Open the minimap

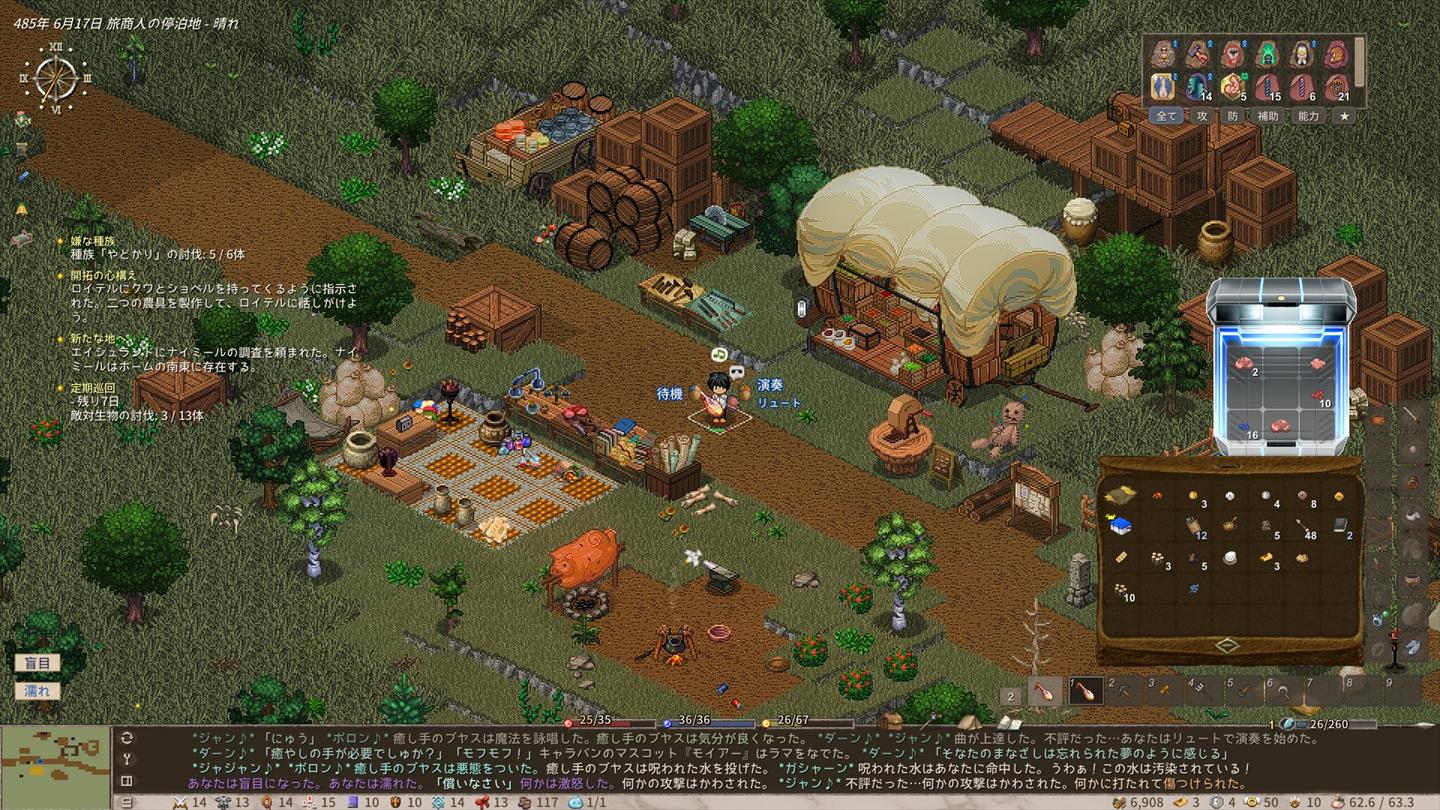tap(55, 758)
